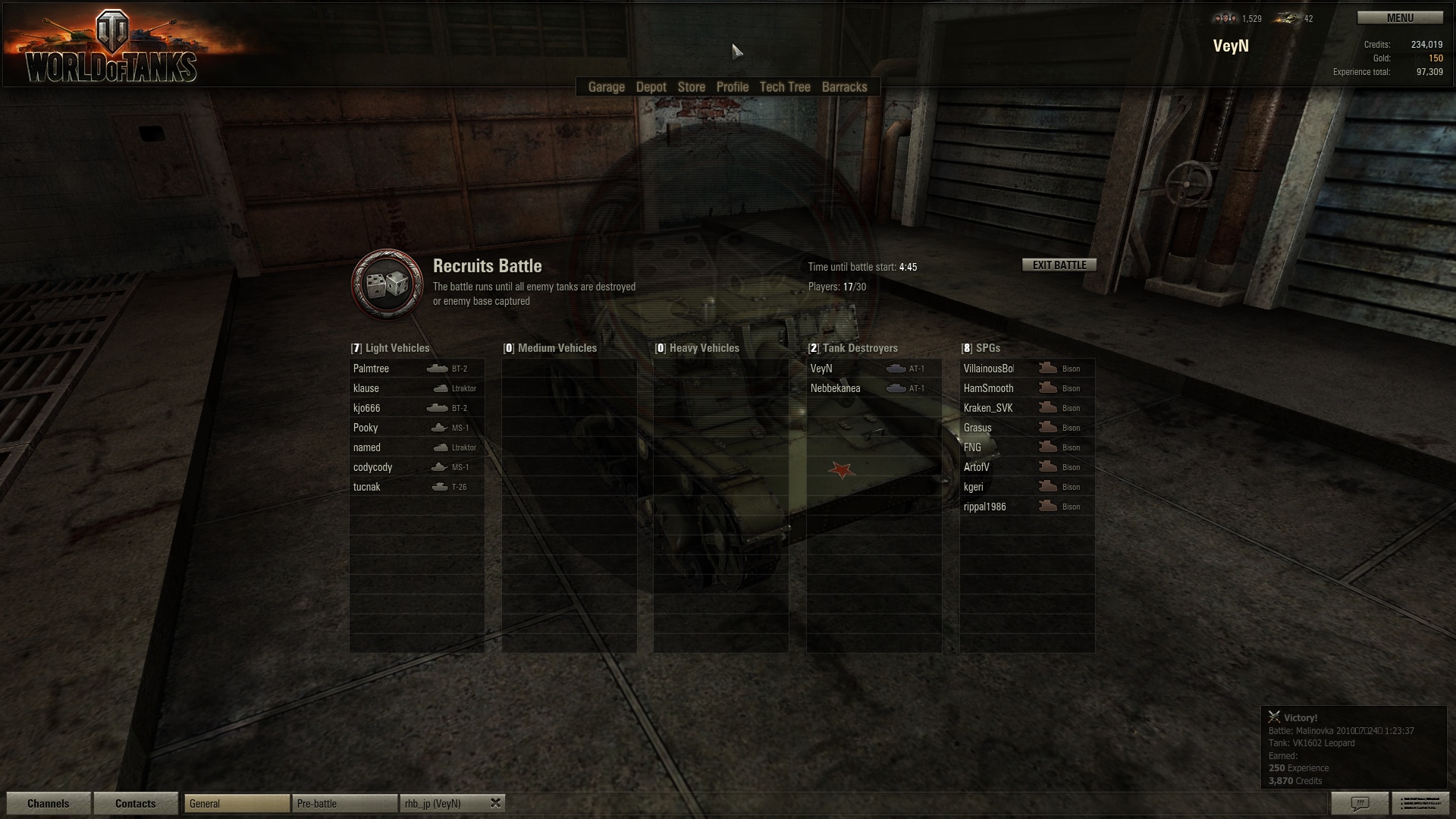Image resolution: width=1456 pixels, height=819 pixels.
Task: Open the Victory battle result notification
Action: click(x=1353, y=748)
